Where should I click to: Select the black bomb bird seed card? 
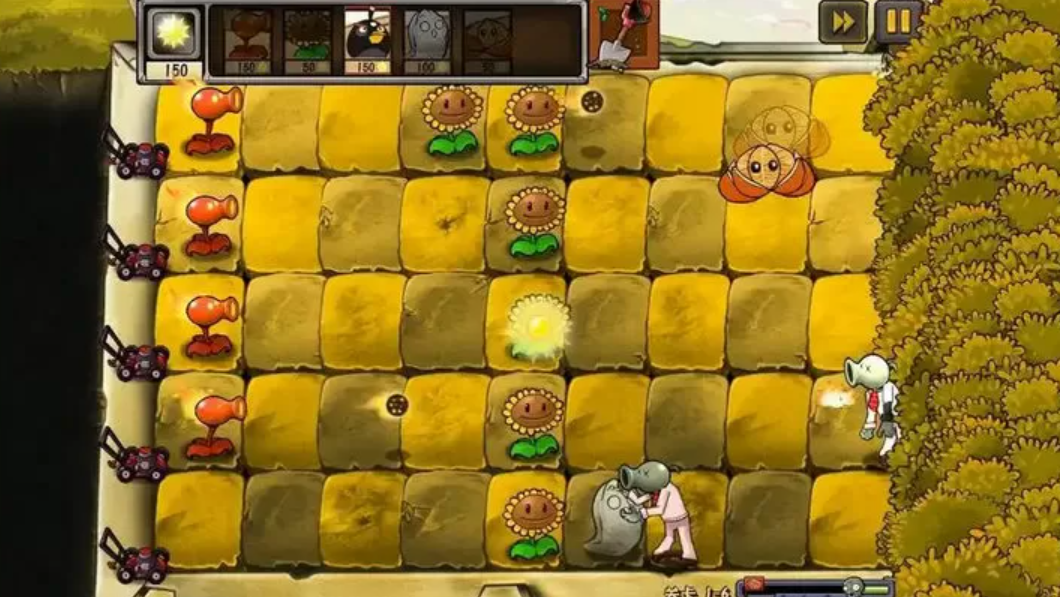[367, 42]
